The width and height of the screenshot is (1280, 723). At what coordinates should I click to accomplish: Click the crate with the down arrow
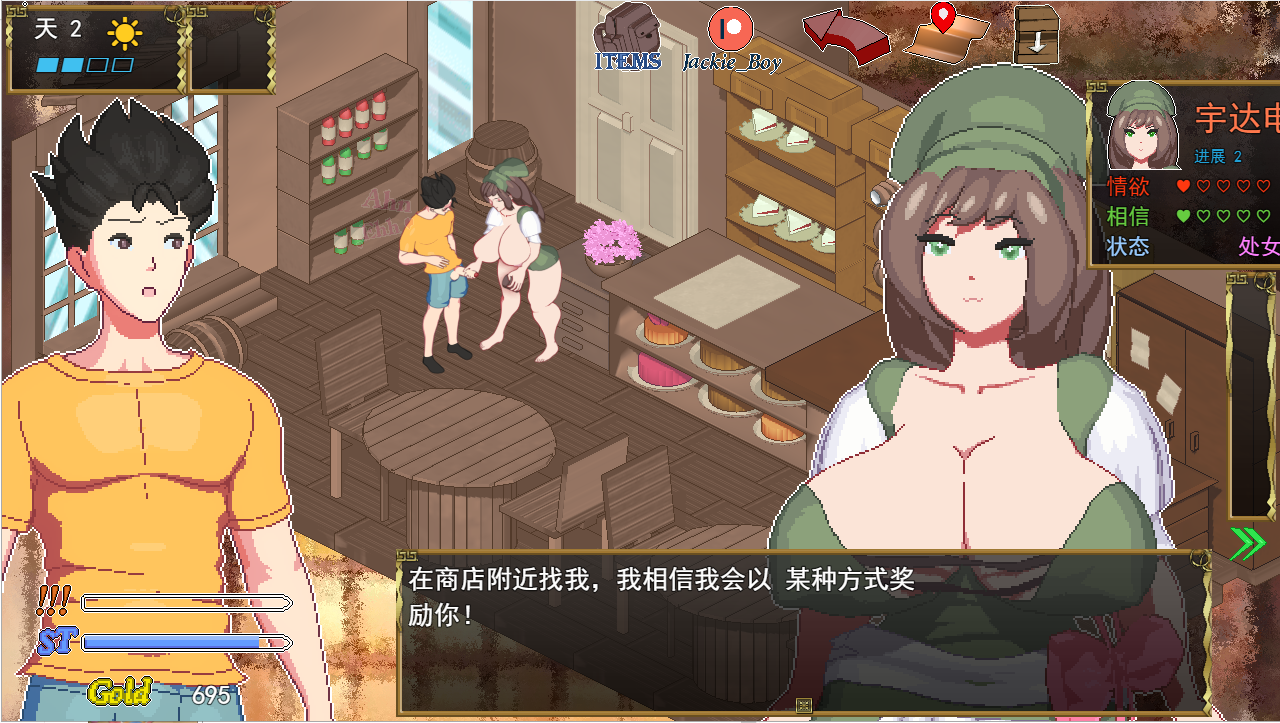click(x=1036, y=35)
